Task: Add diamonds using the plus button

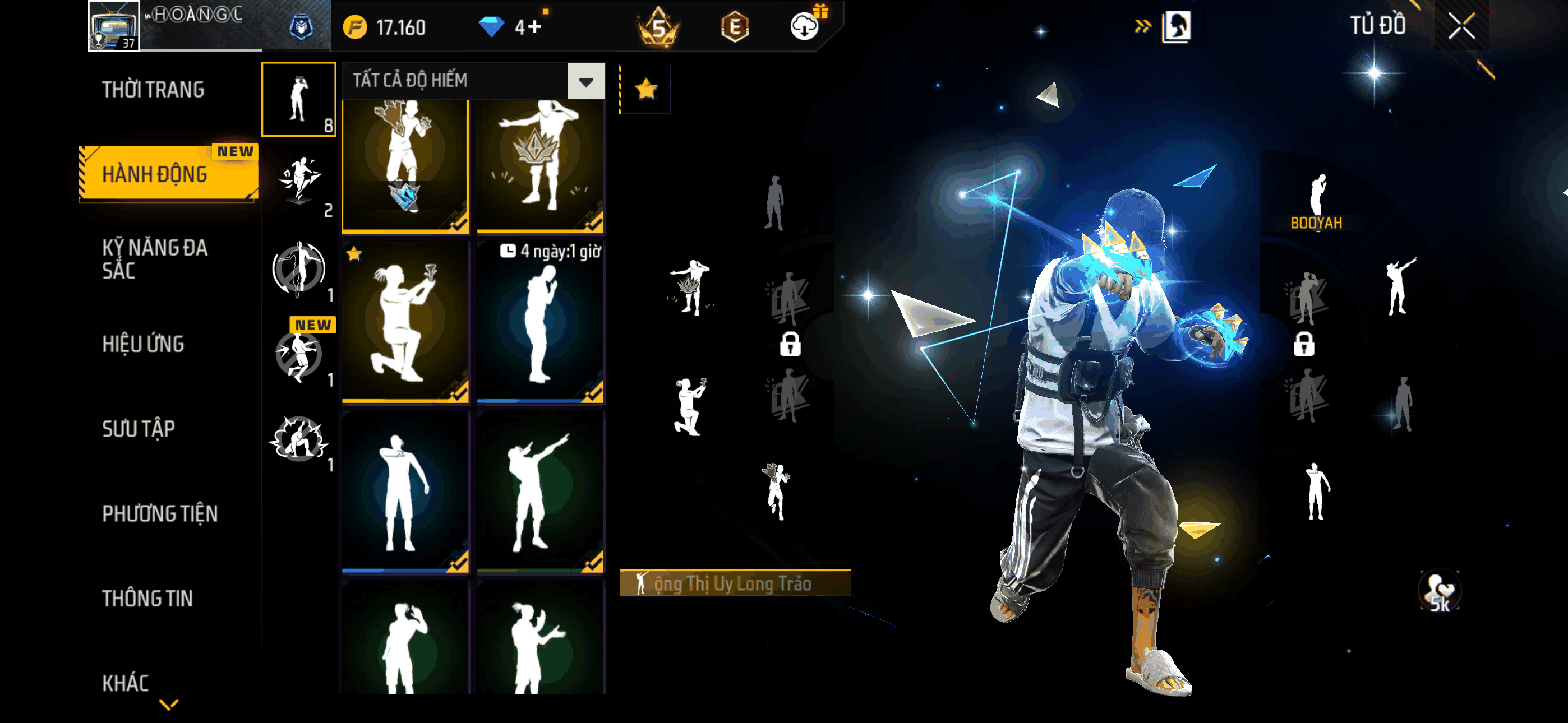Action: click(x=535, y=27)
